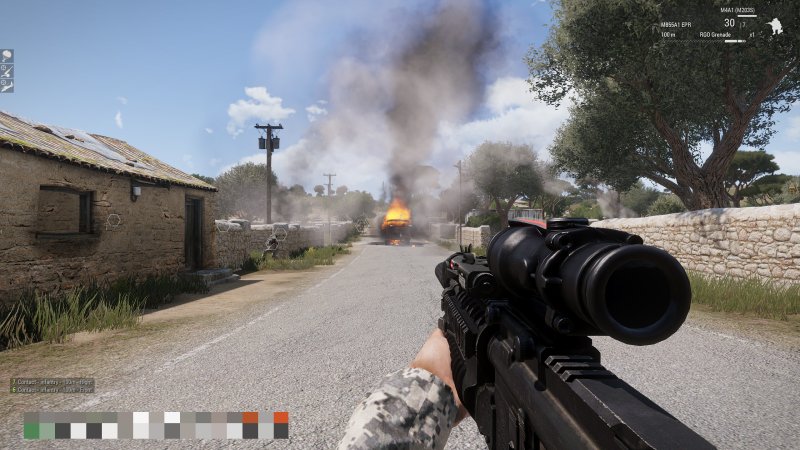
Task: Click the M855A1 EPR ammo type label
Action: pyautogui.click(x=677, y=23)
